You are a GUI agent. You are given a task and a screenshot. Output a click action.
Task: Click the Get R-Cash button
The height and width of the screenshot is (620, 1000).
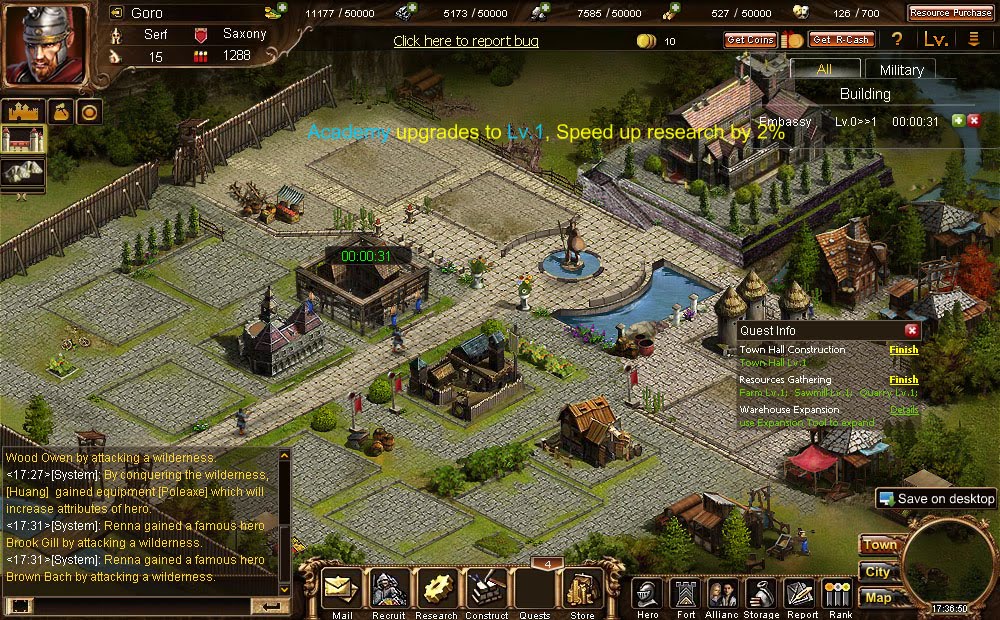click(841, 40)
